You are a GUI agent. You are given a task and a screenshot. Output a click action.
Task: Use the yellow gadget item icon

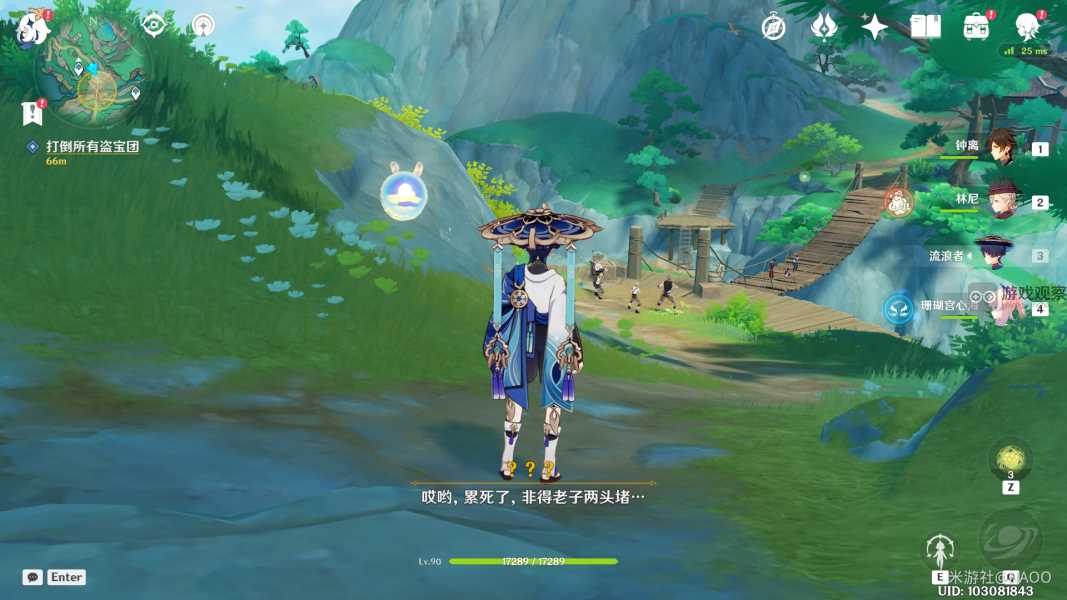click(1010, 459)
